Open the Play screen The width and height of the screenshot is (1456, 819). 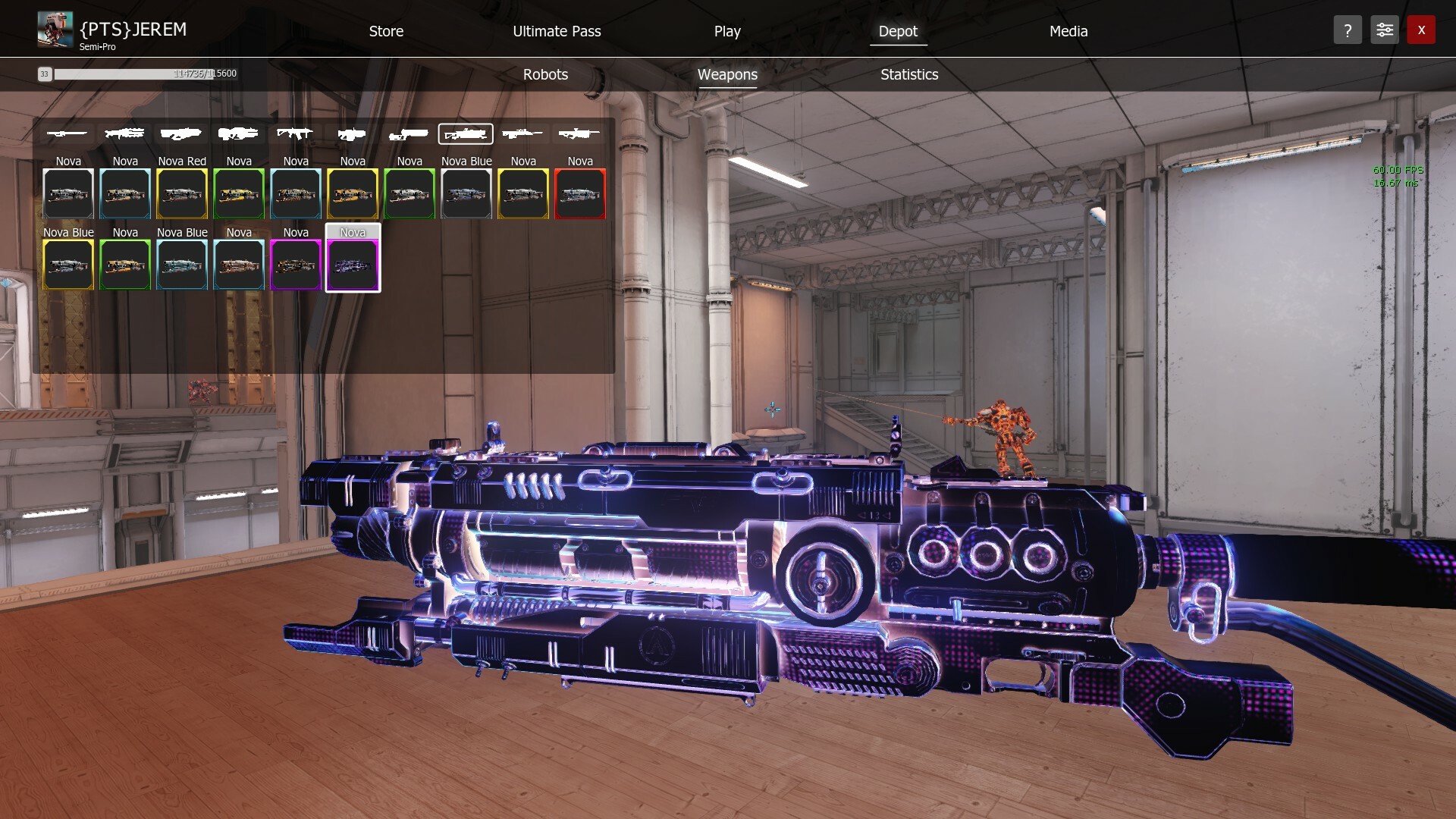726,31
